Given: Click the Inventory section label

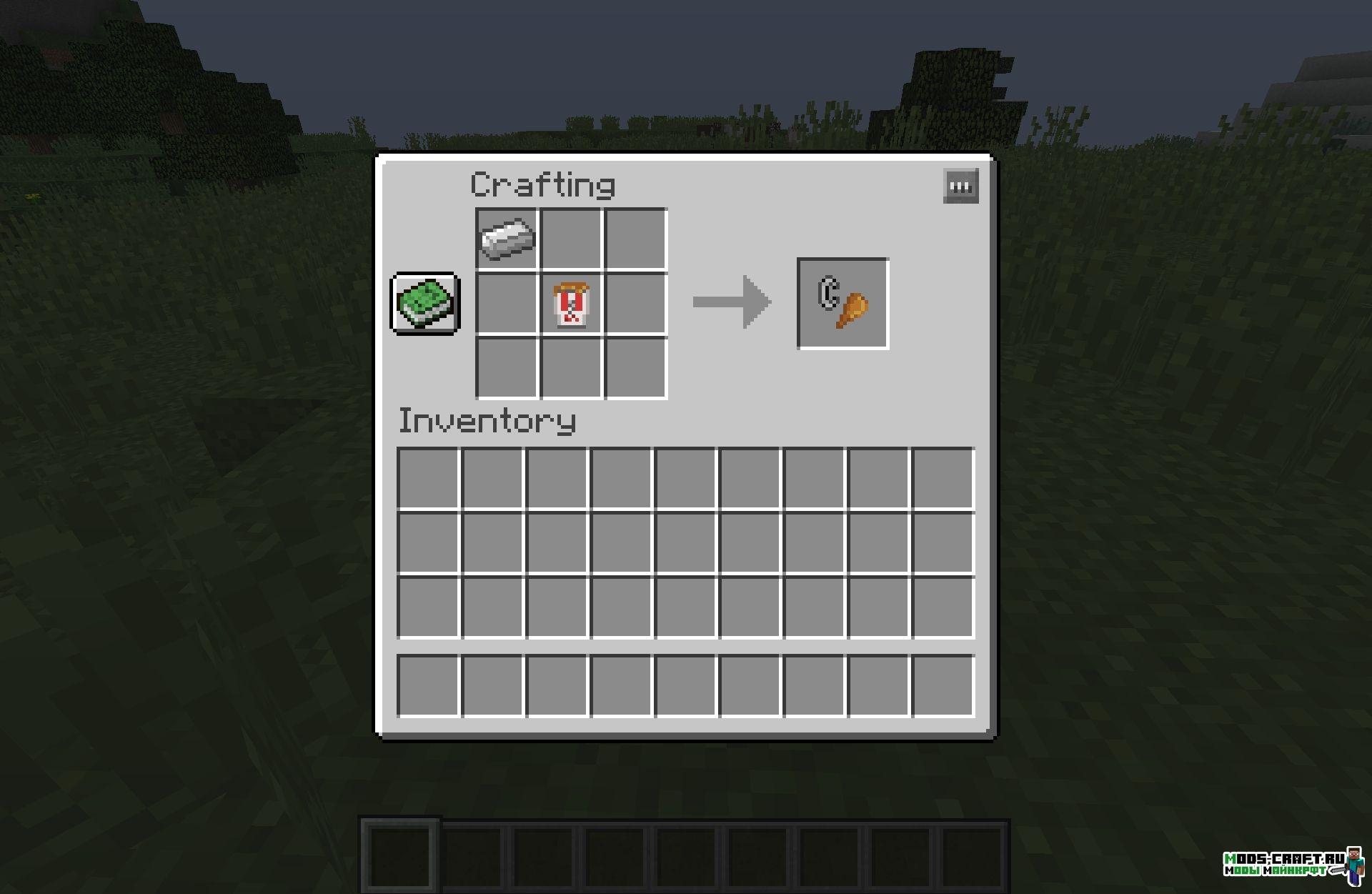Looking at the screenshot, I should [488, 420].
